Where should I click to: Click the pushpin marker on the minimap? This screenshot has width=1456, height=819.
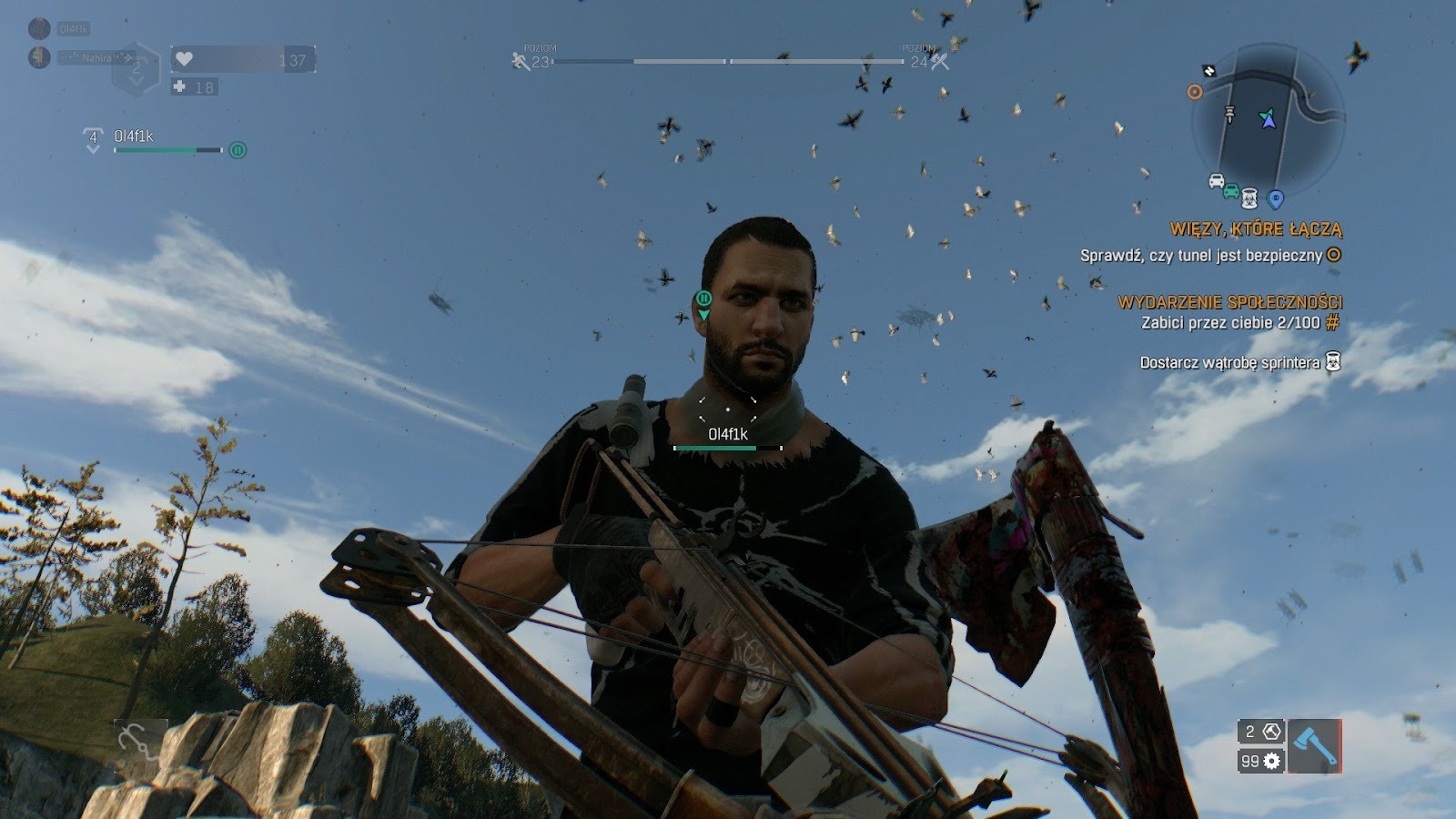tap(1229, 114)
